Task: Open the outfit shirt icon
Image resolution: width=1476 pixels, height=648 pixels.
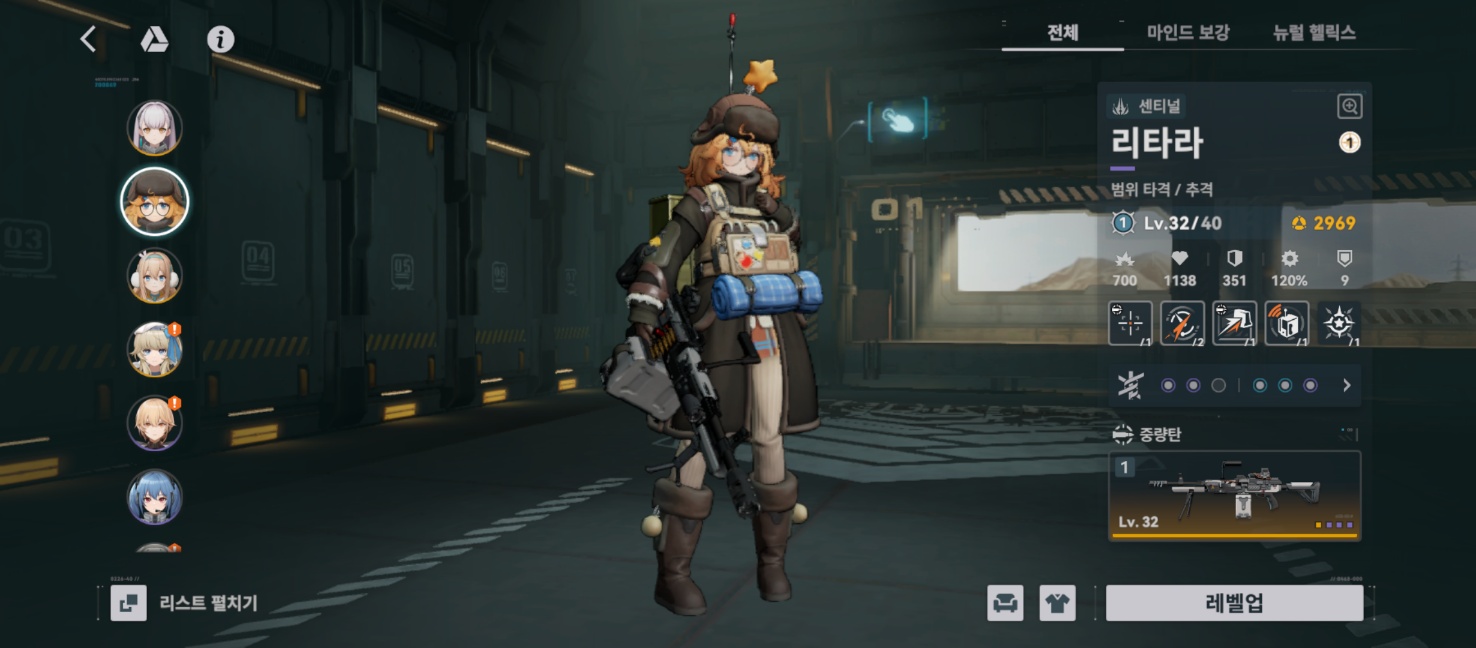Action: (x=1057, y=603)
